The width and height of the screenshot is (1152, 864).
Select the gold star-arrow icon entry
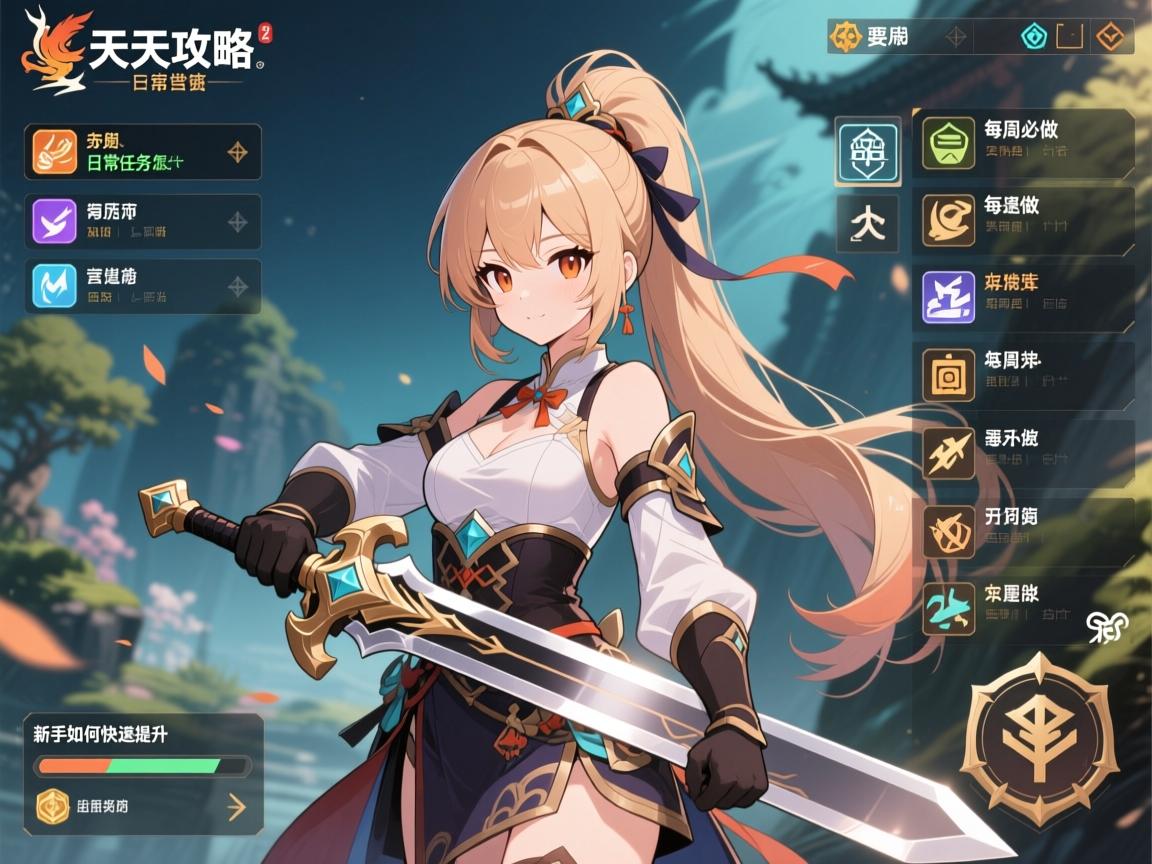[1022, 452]
